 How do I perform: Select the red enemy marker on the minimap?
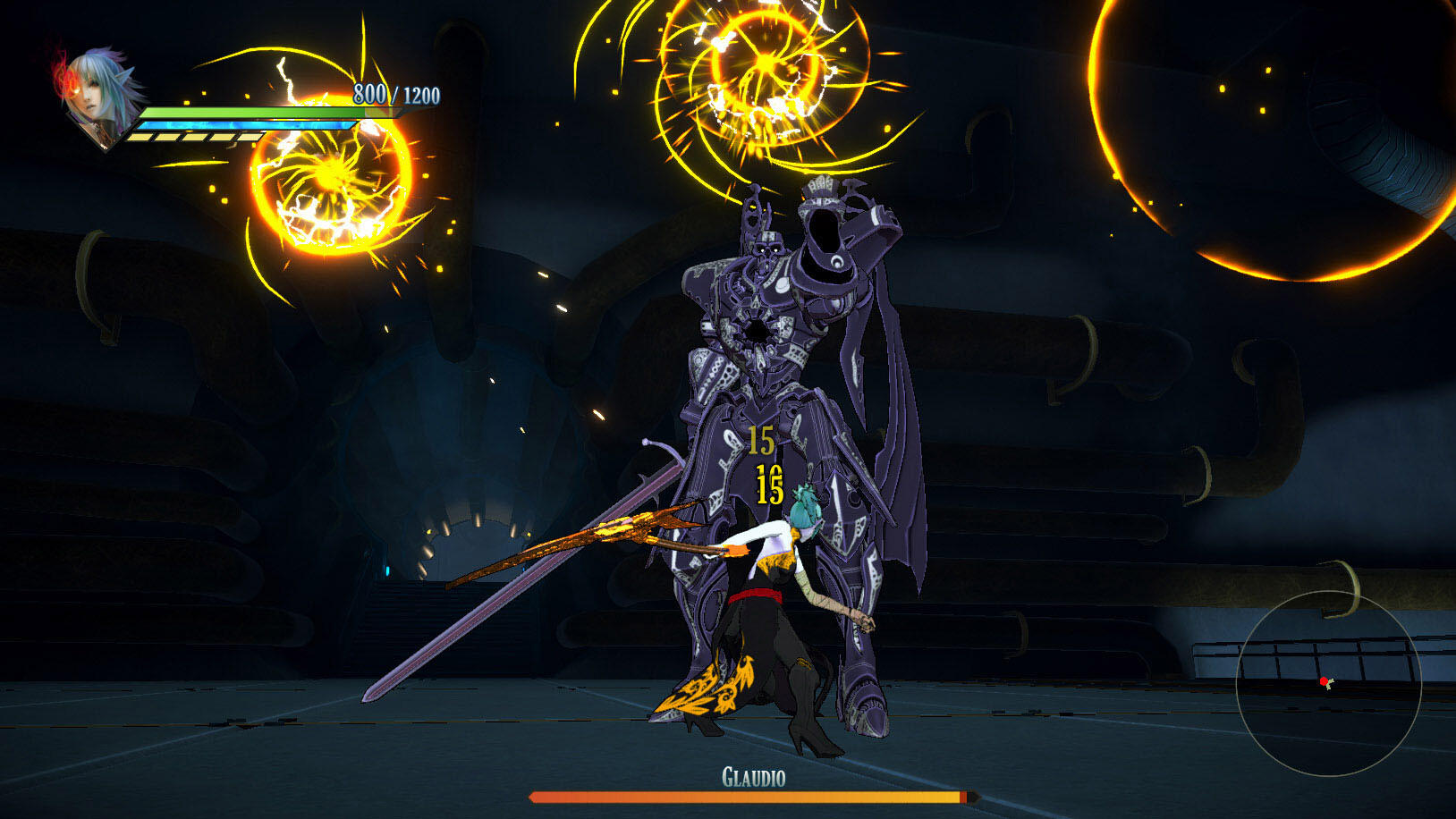pyautogui.click(x=1323, y=681)
